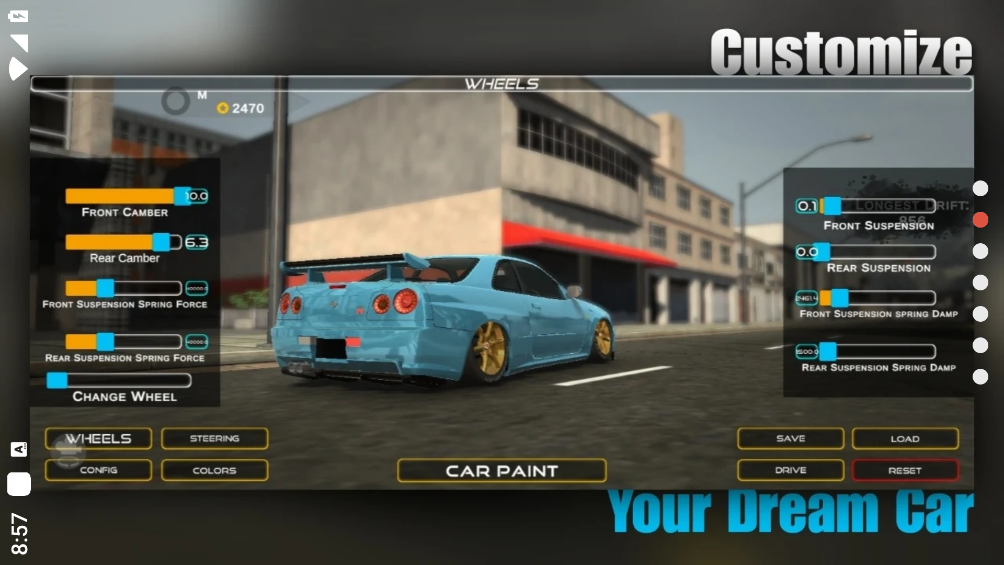The width and height of the screenshot is (1004, 565).
Task: Reset the car customization
Action: tap(905, 470)
